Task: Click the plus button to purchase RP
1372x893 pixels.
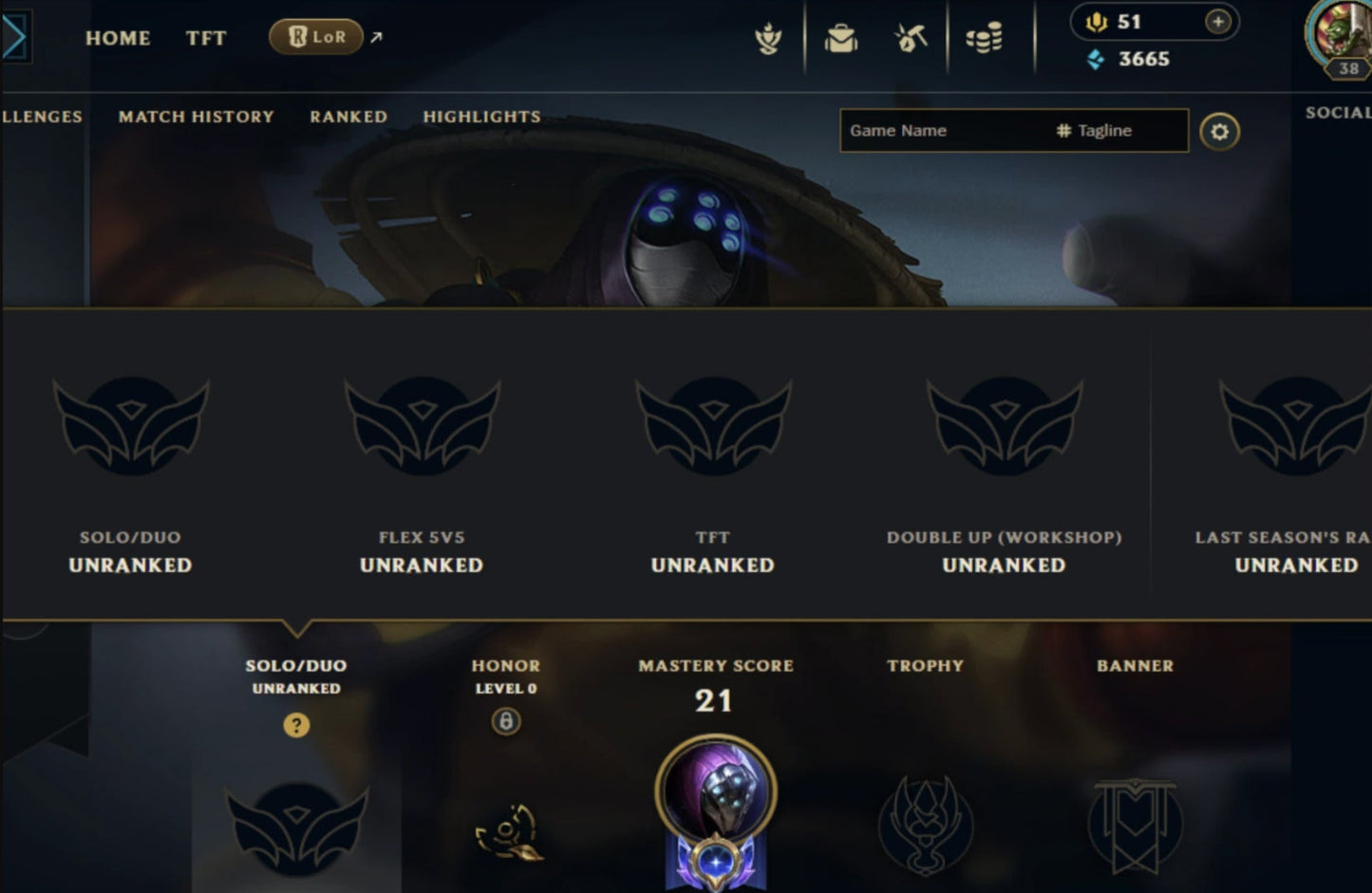Action: (1216, 21)
